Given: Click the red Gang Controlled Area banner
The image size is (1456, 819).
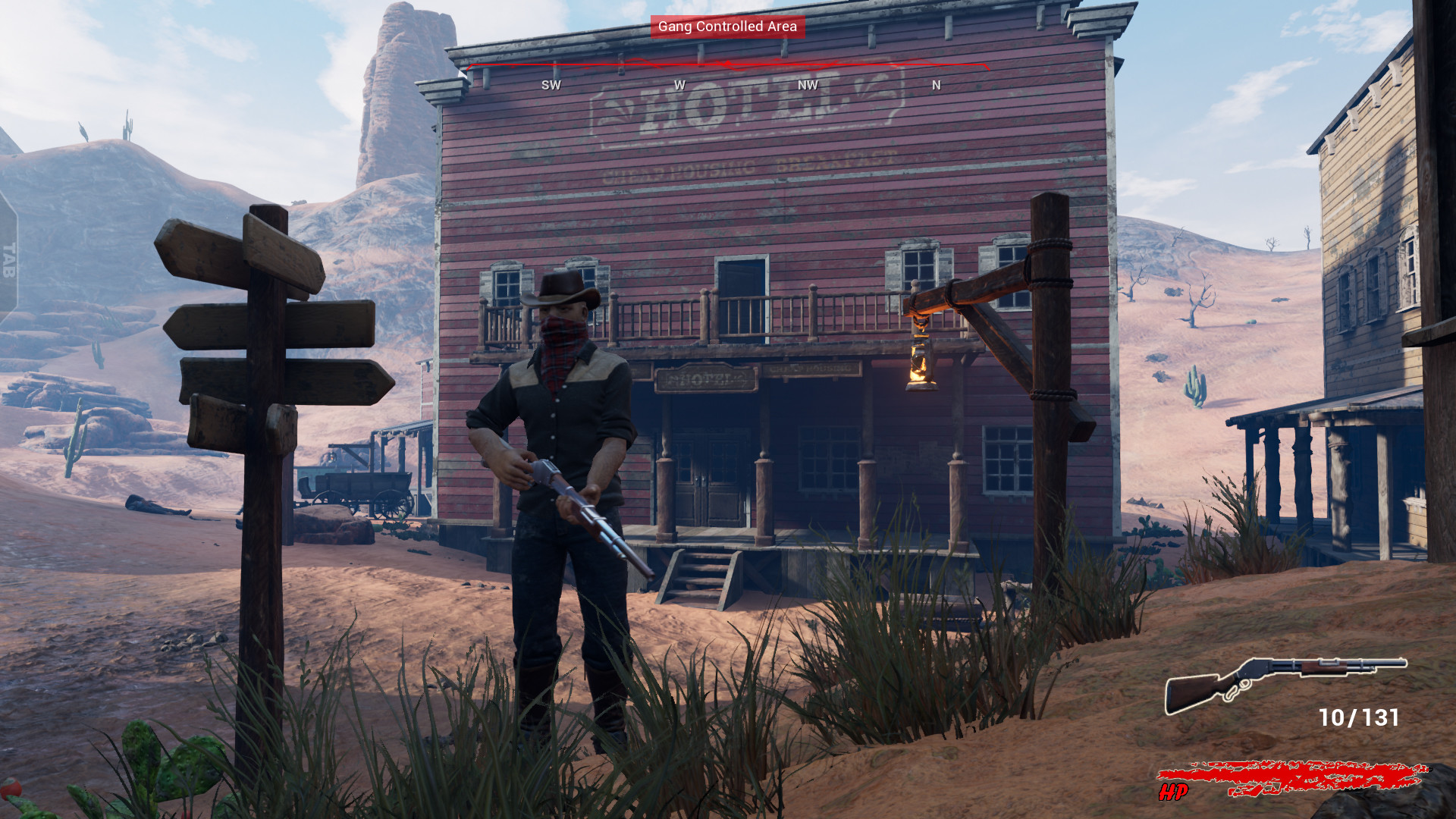Looking at the screenshot, I should coord(726,27).
